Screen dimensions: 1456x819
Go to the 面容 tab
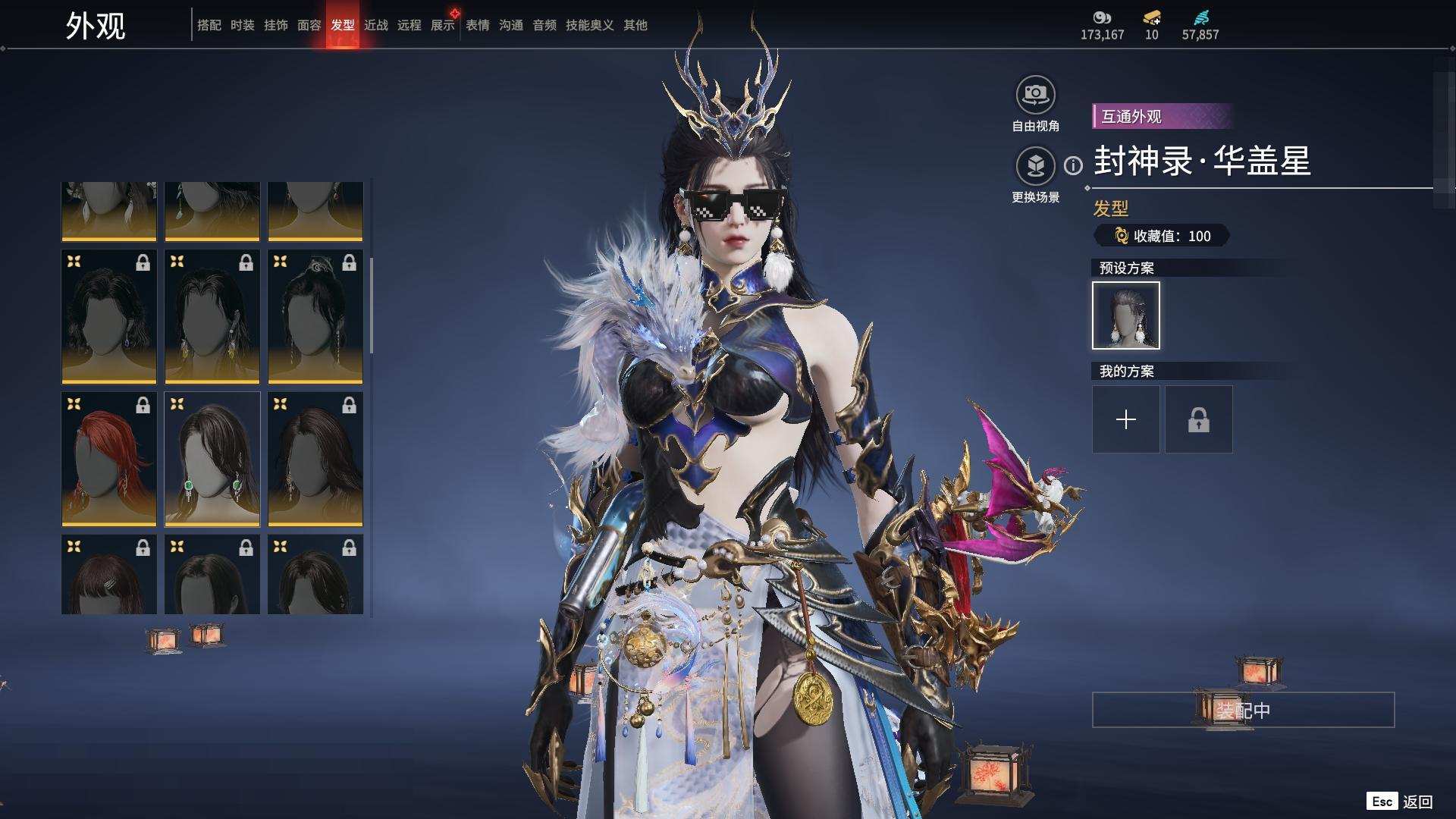(309, 25)
